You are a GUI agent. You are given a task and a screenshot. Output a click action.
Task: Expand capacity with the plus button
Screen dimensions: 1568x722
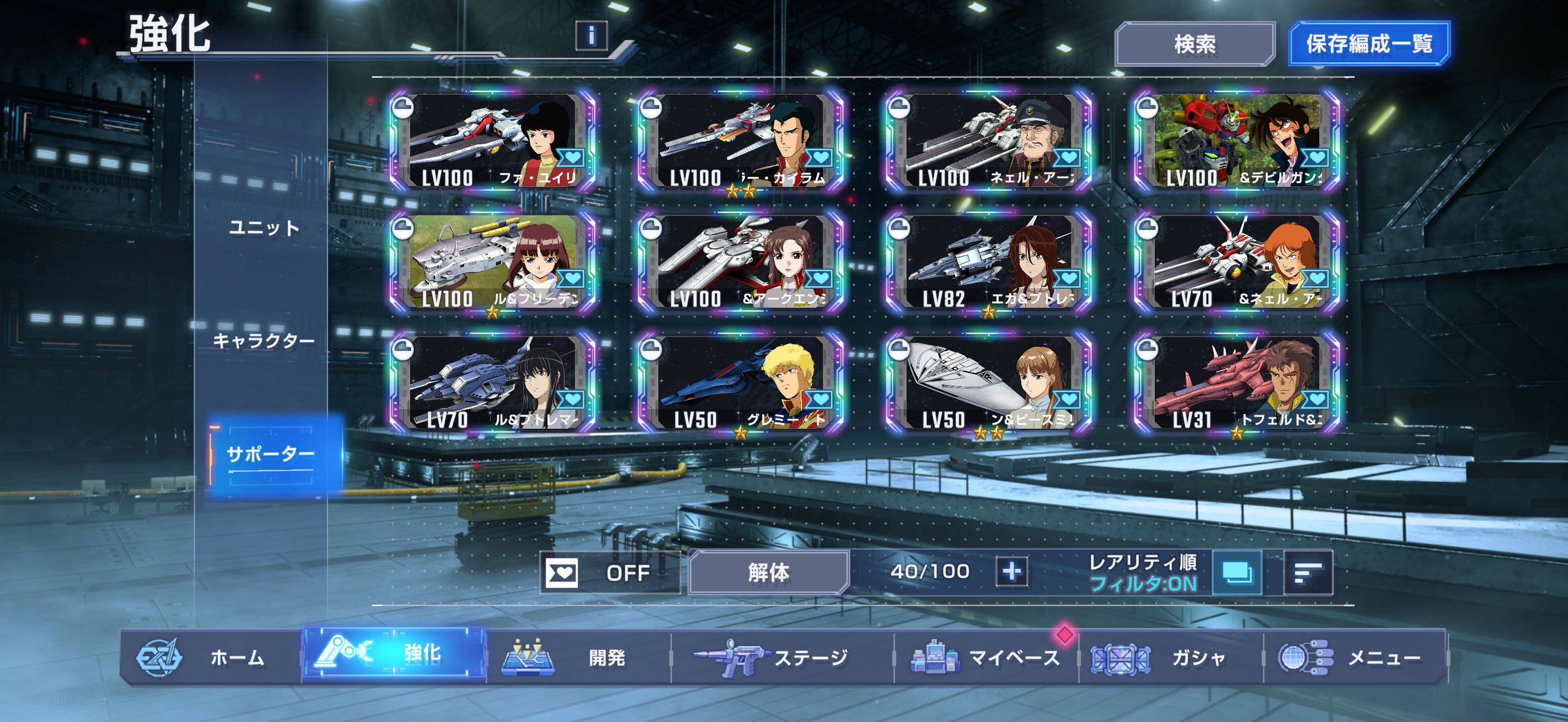1011,572
